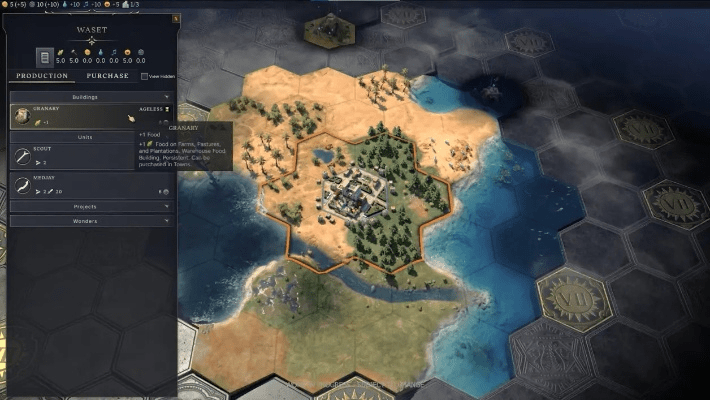Close the Waset city panel
Image resolution: width=710 pixels, height=400 pixels.
[176, 19]
